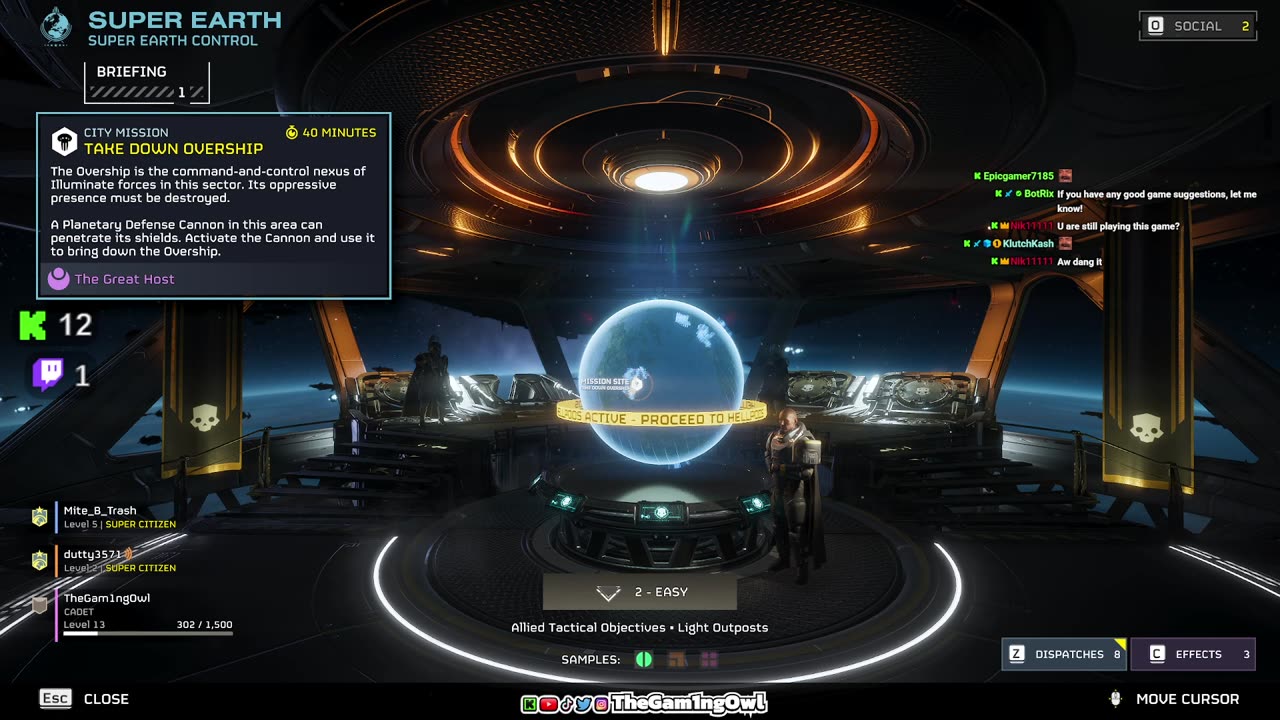Screen dimensions: 1280x720
Task: Click BotRix's chat message in stream overlay
Action: point(1155,201)
